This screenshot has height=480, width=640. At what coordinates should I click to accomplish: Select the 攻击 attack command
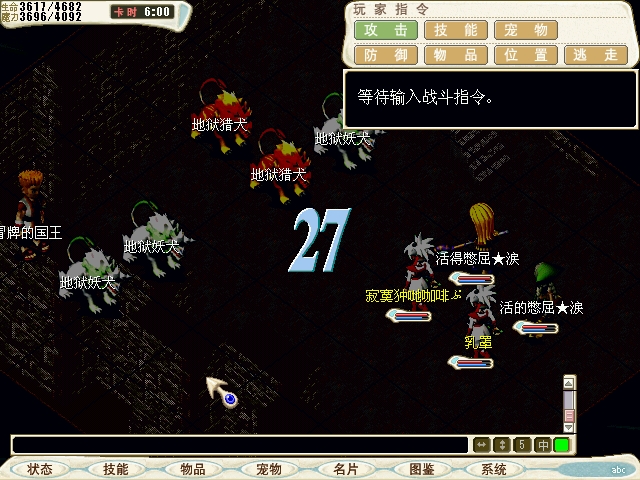click(x=386, y=30)
